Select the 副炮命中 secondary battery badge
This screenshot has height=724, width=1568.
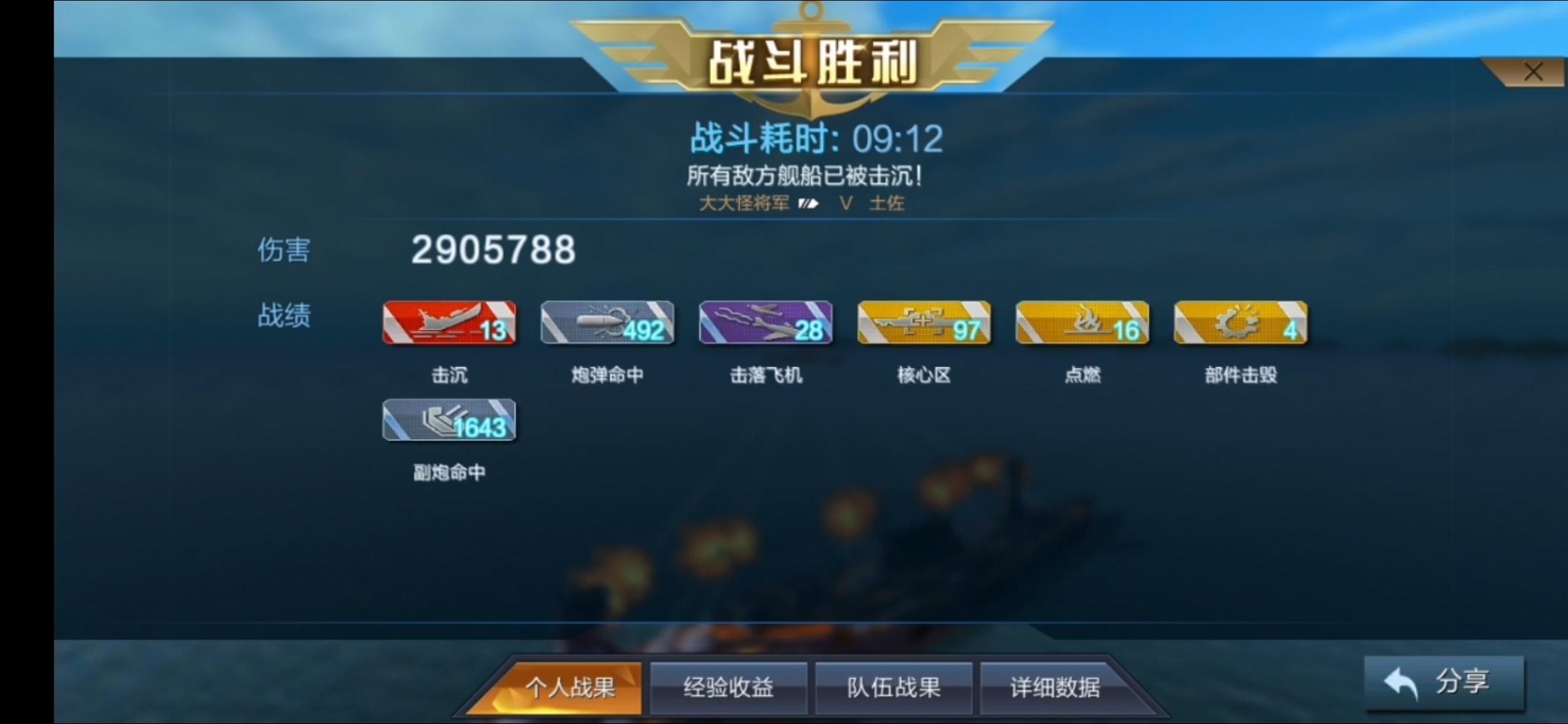click(x=449, y=420)
